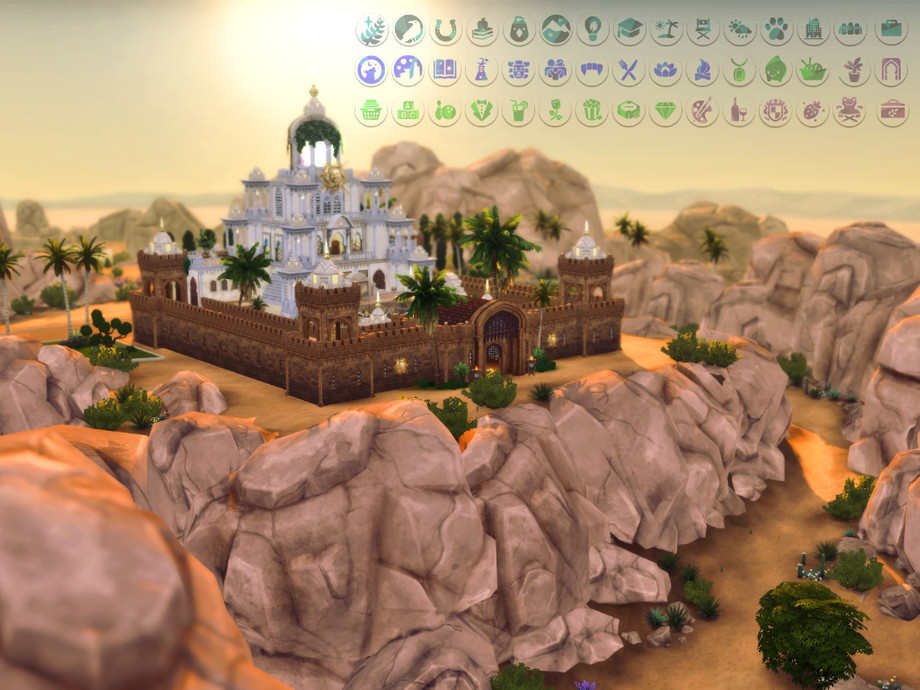Choose the bowling ball and pin icon
Viewport: 920px width, 690px height.
point(445,110)
